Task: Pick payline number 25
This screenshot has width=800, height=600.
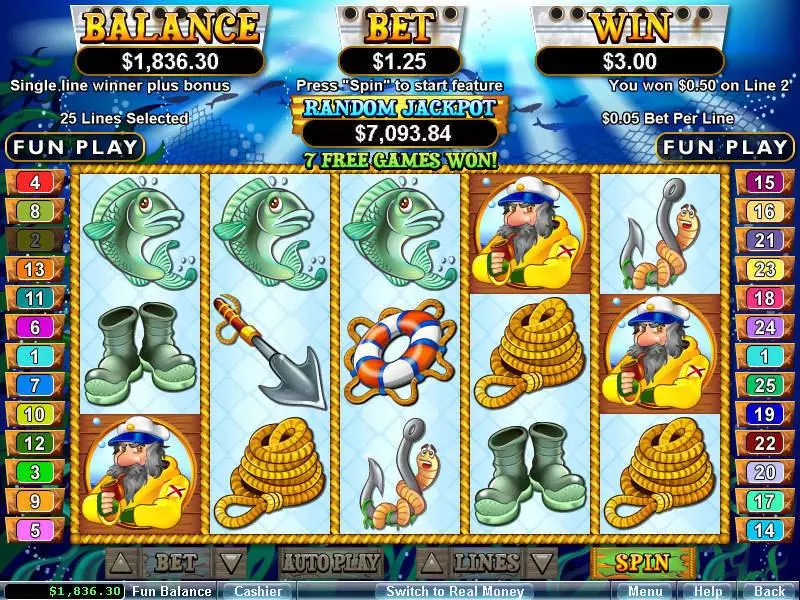Action: [765, 385]
